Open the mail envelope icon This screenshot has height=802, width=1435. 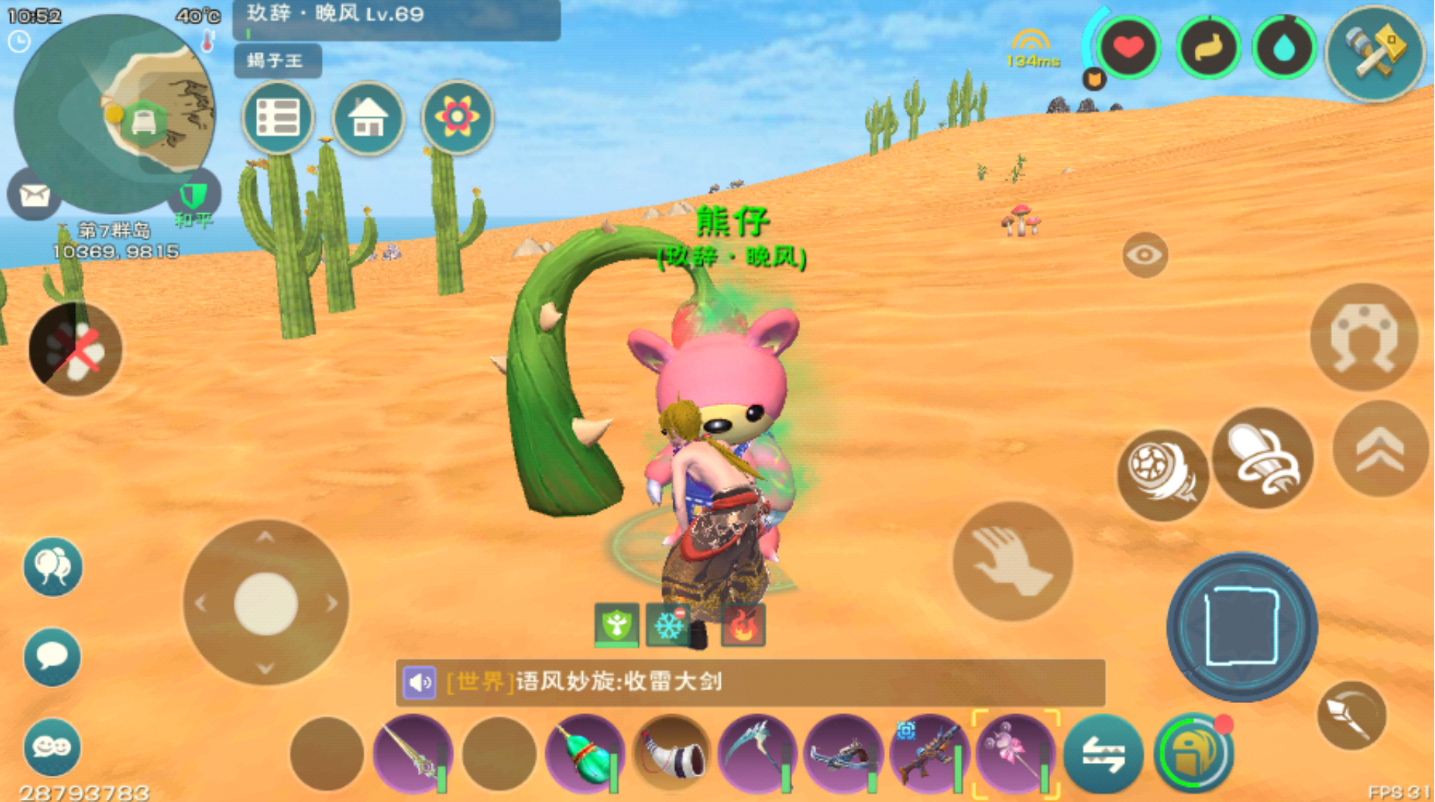[x=34, y=194]
